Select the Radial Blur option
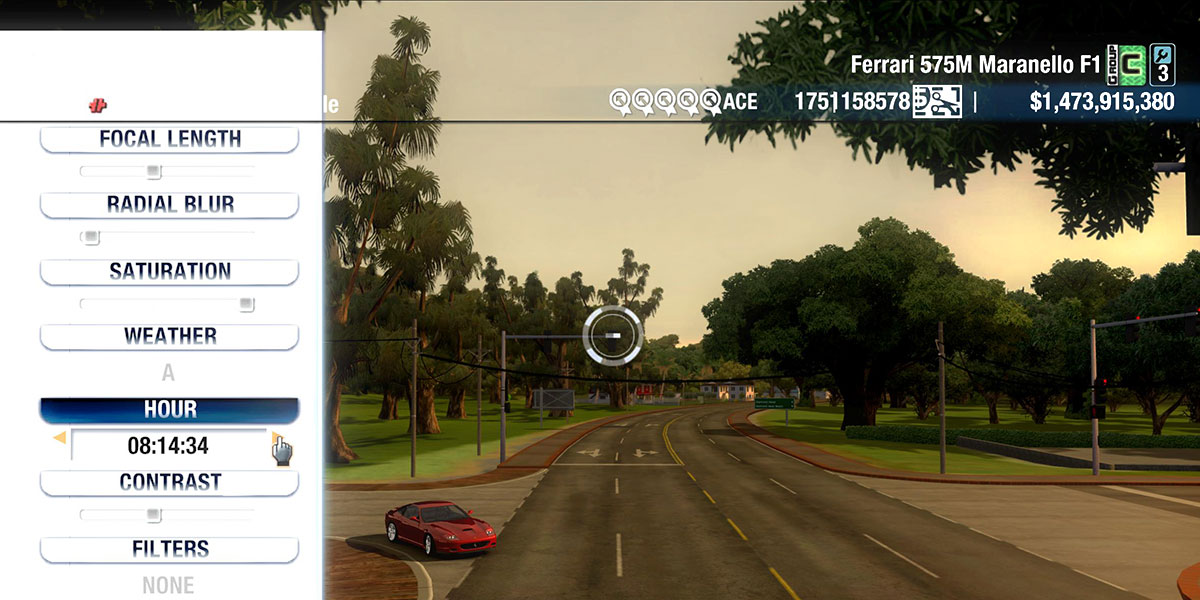1200x600 pixels. [x=169, y=205]
